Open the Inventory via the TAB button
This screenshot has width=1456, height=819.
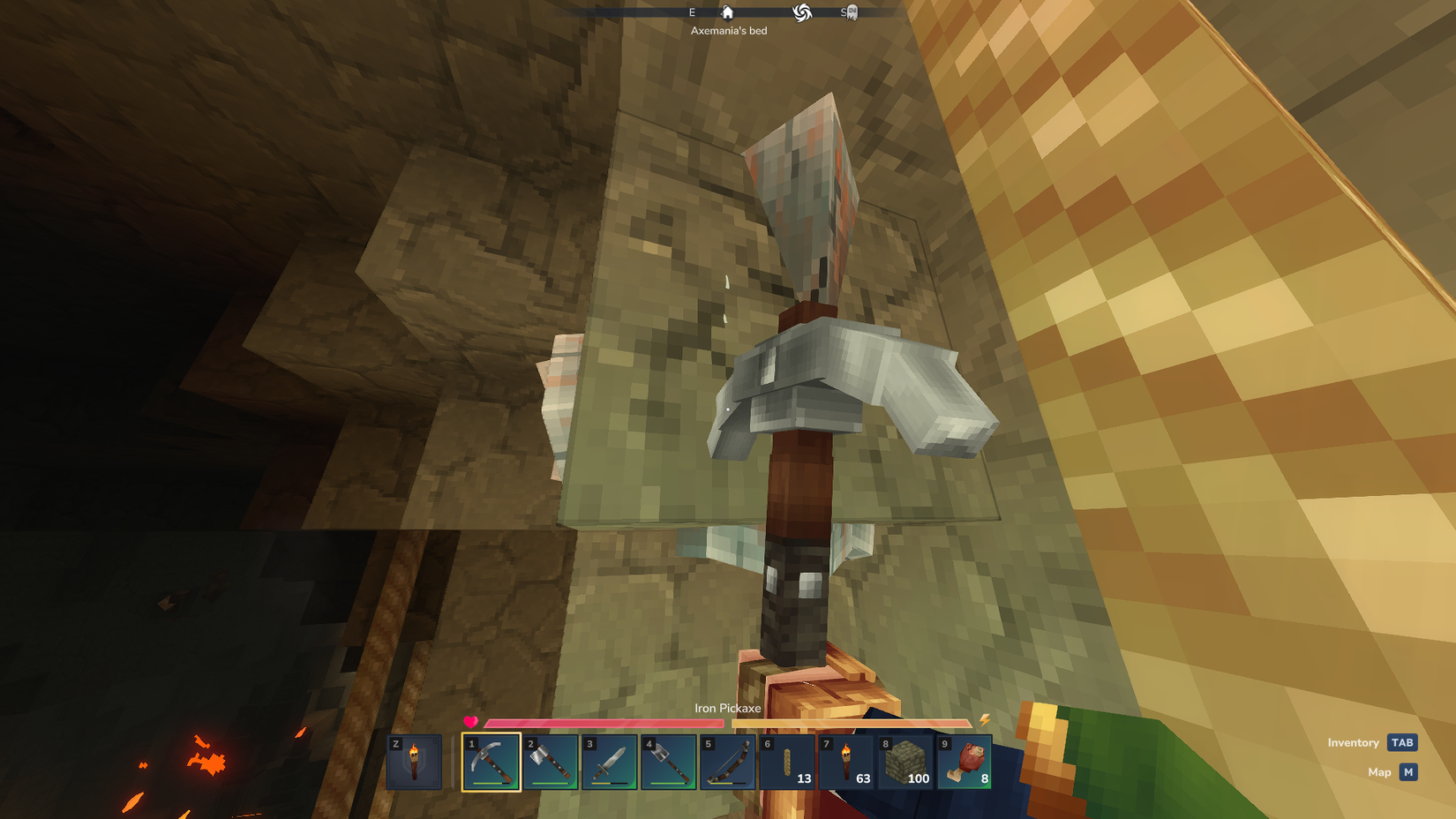pos(1402,742)
